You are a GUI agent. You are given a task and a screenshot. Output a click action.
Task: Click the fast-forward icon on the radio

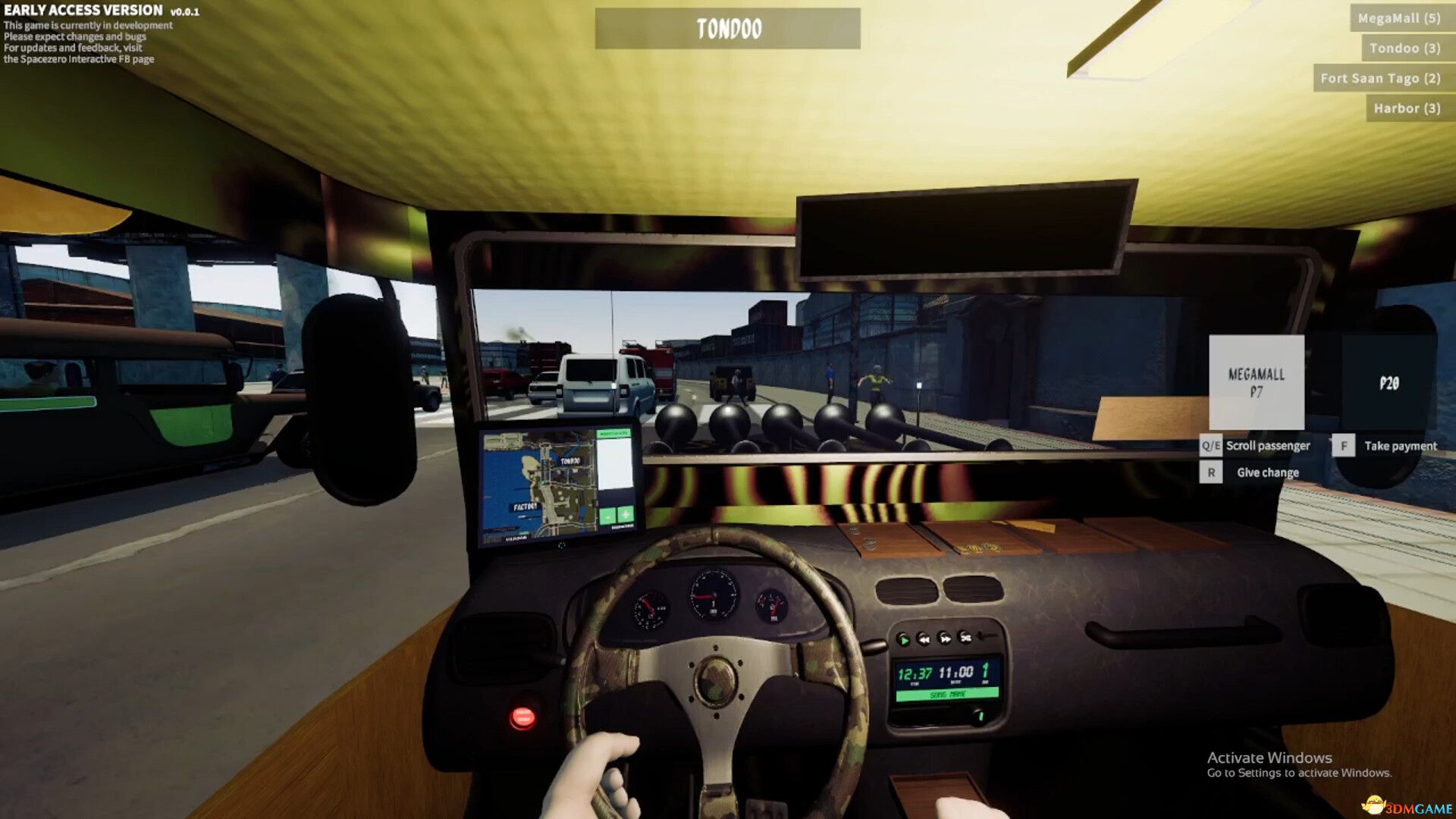coord(945,639)
